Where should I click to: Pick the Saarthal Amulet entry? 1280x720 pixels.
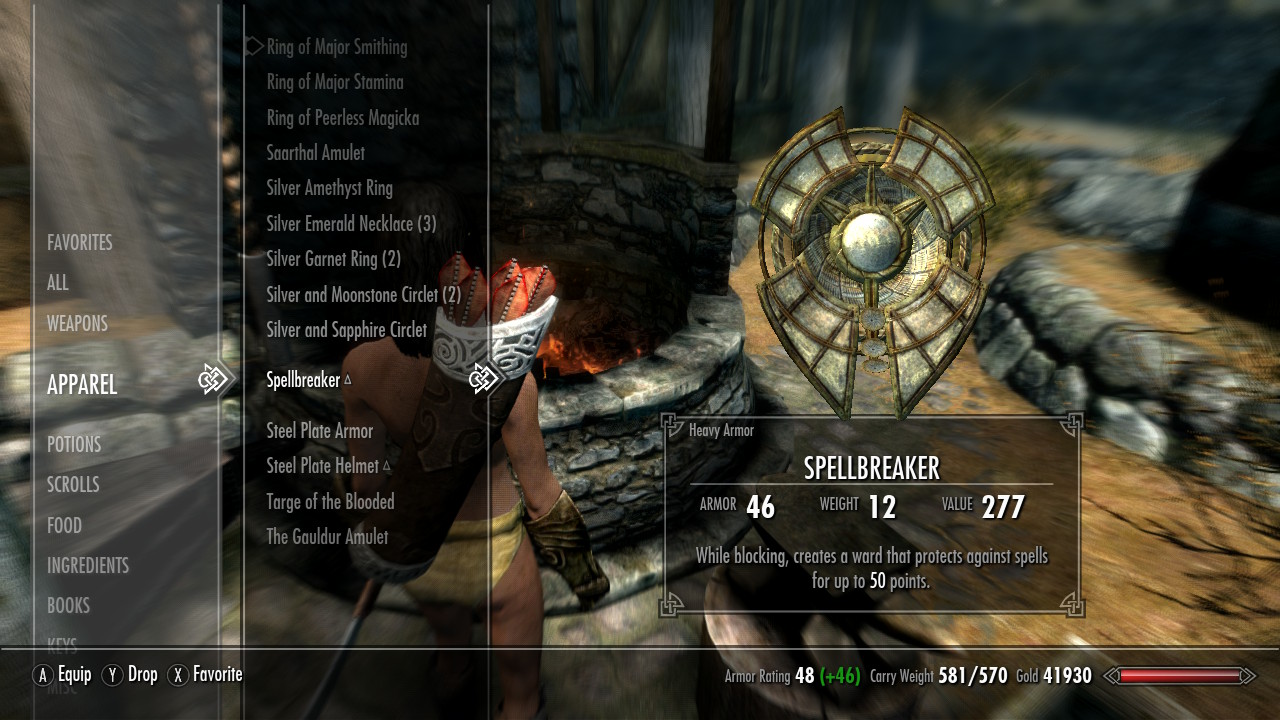pos(315,153)
